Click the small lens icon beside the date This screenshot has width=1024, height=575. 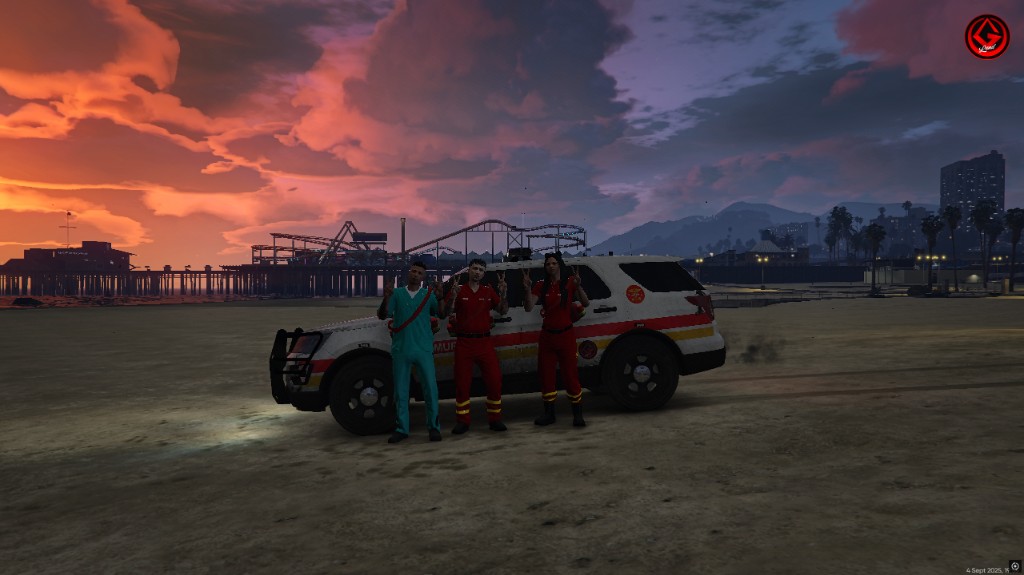(x=1014, y=566)
